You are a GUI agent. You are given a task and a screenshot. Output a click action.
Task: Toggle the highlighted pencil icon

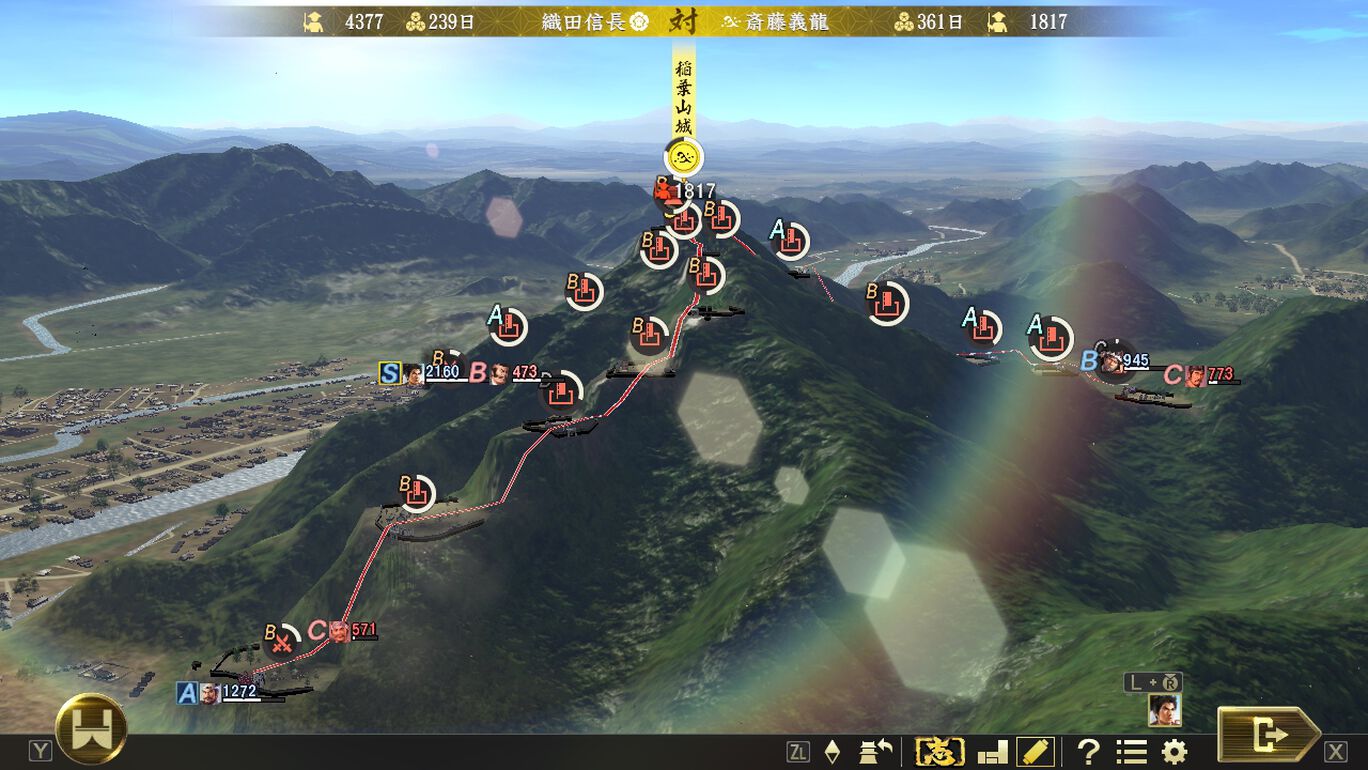[x=1035, y=752]
